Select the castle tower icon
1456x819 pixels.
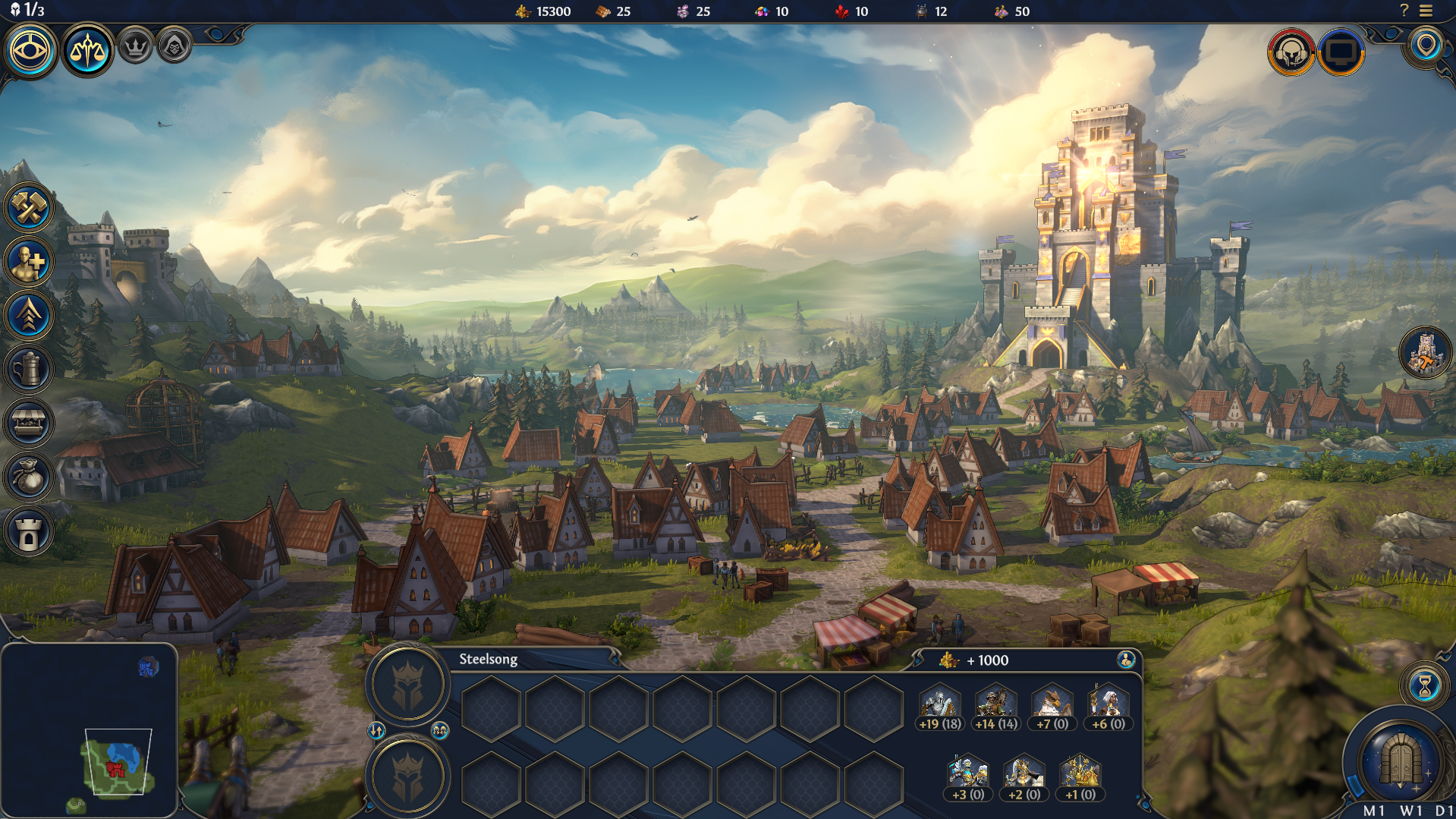click(x=29, y=531)
